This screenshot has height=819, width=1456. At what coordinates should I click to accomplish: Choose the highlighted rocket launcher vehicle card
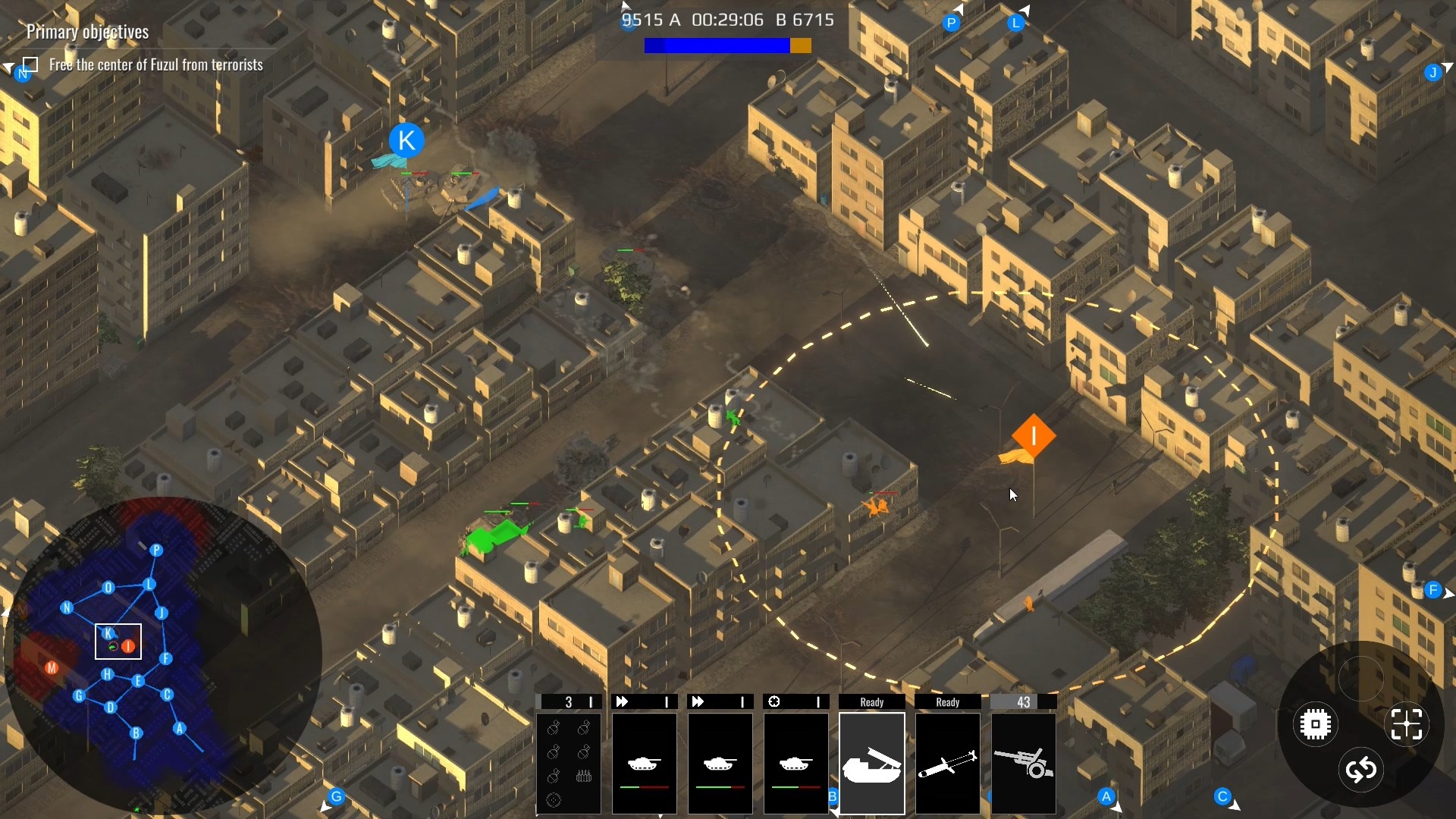point(871,762)
